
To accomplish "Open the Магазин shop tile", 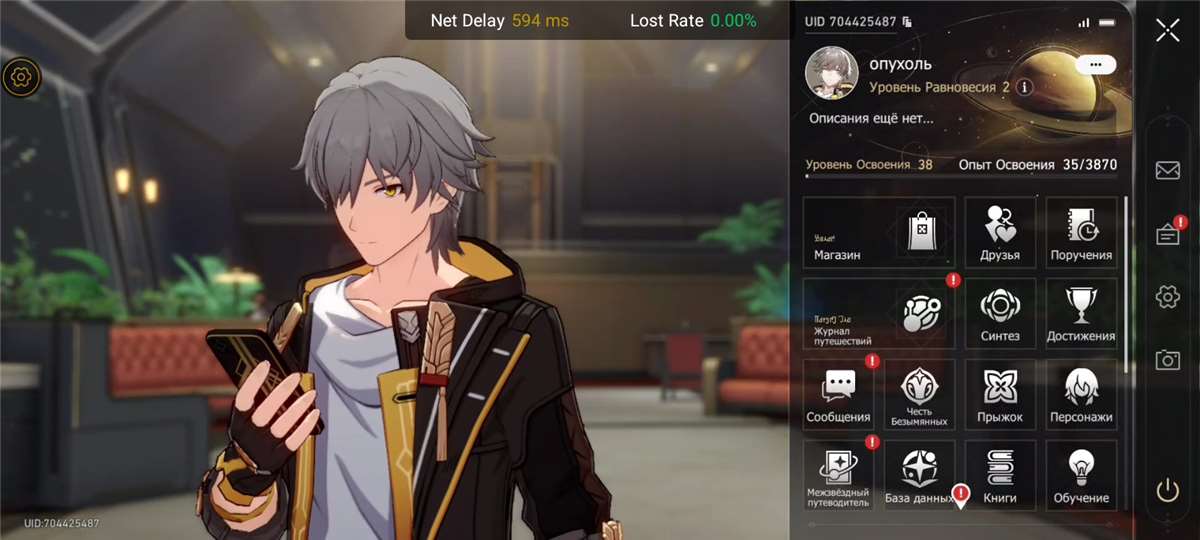I will click(878, 233).
